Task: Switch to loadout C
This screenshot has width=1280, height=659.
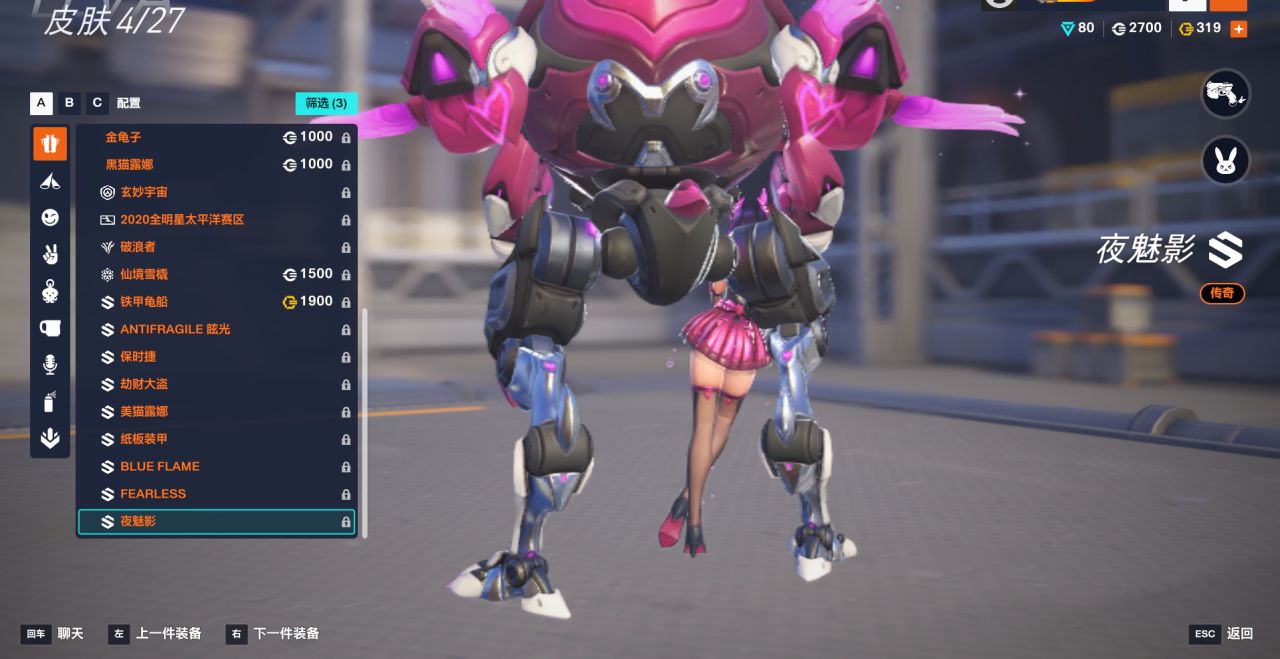Action: 97,102
